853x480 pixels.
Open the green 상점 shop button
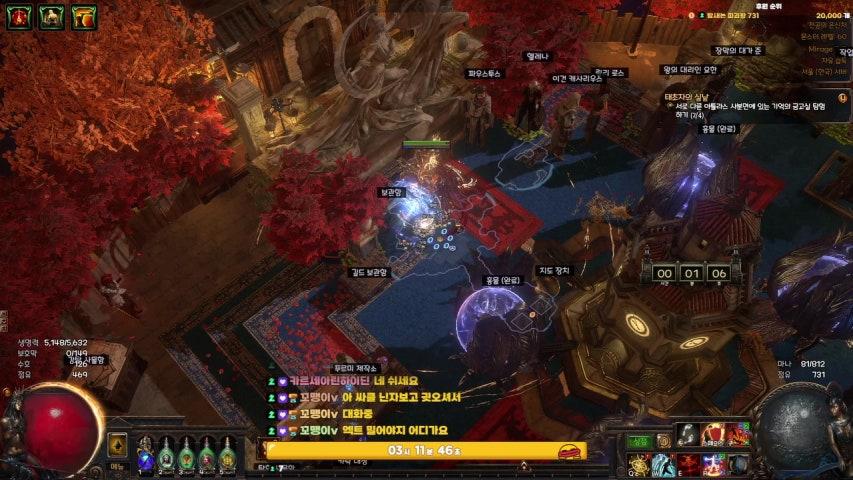[x=639, y=441]
